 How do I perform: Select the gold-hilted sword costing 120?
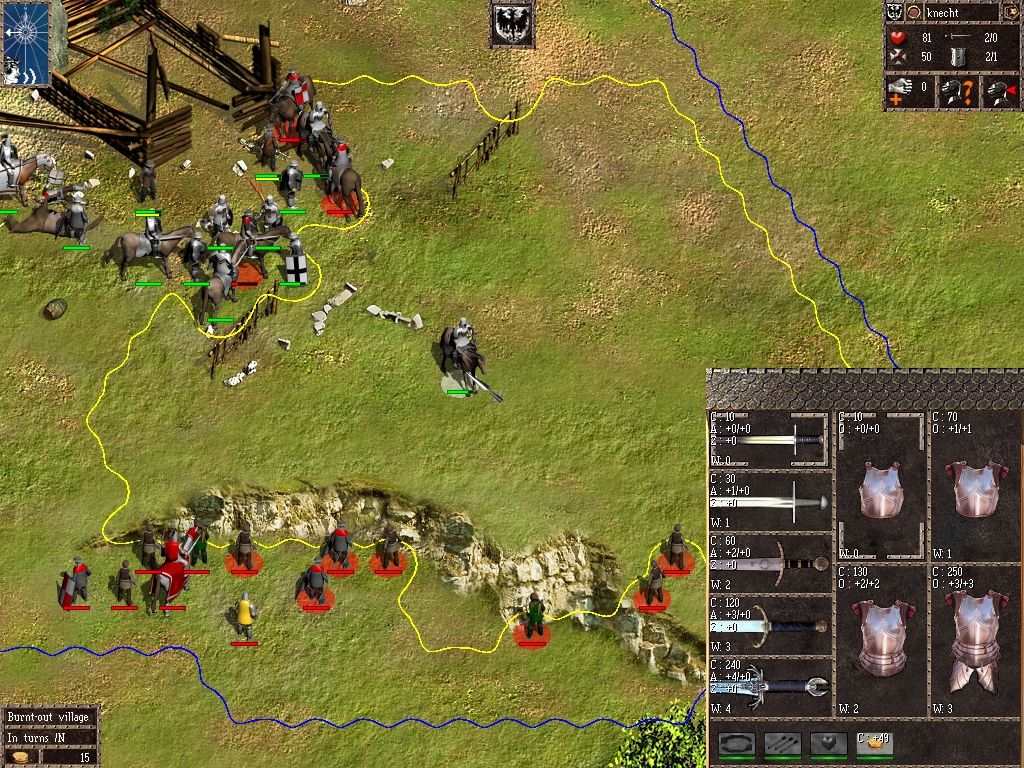[x=770, y=625]
